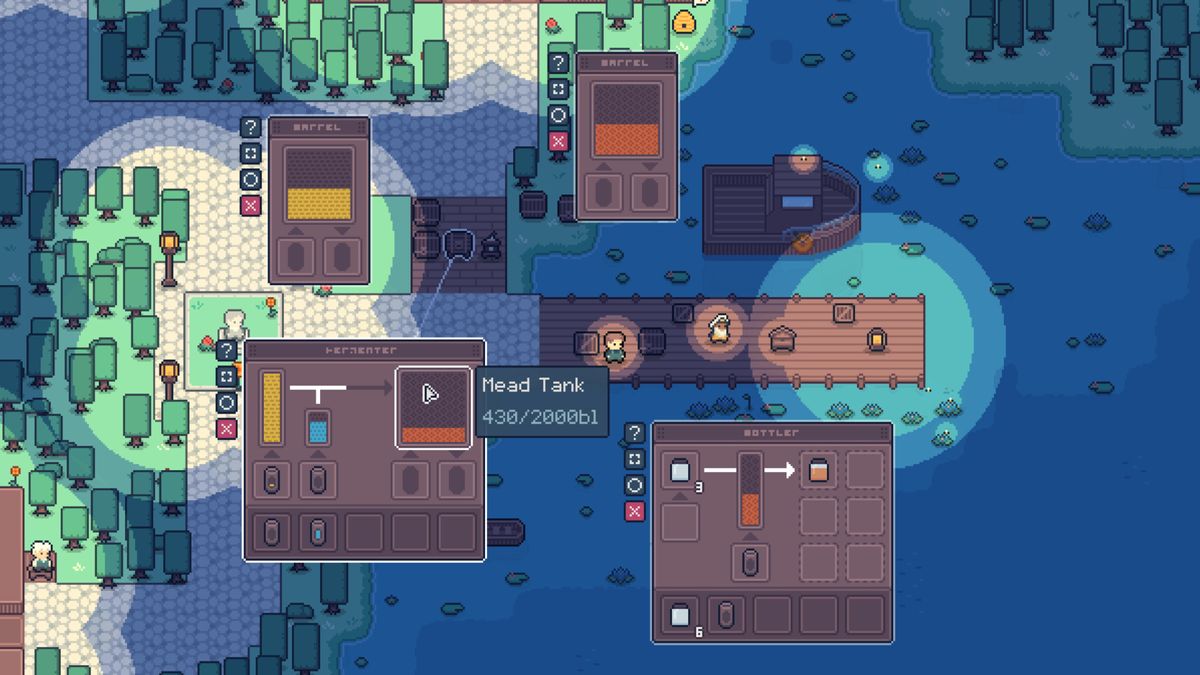The height and width of the screenshot is (675, 1200).
Task: Open help for the Bottler panel
Action: click(635, 434)
